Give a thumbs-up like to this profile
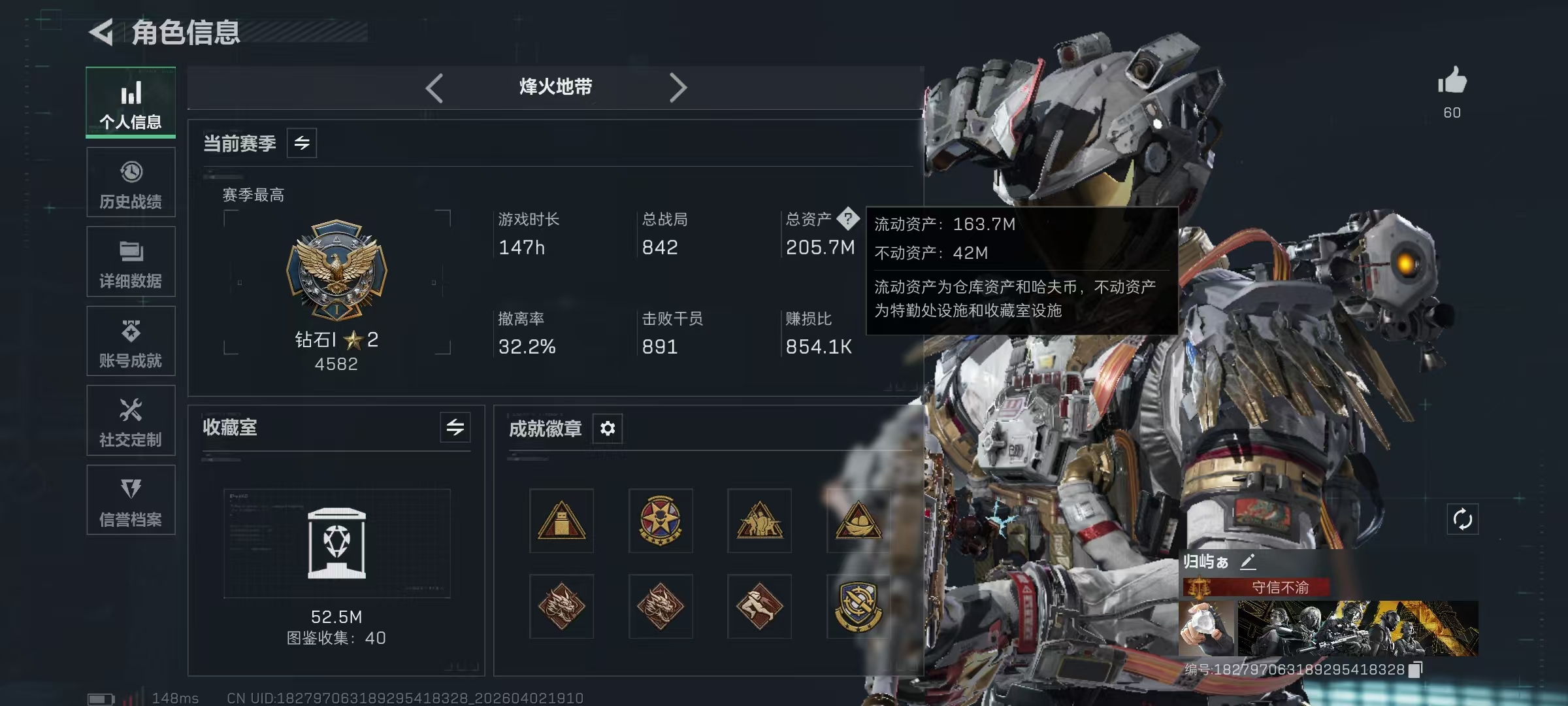The height and width of the screenshot is (706, 1568). pos(1452,82)
